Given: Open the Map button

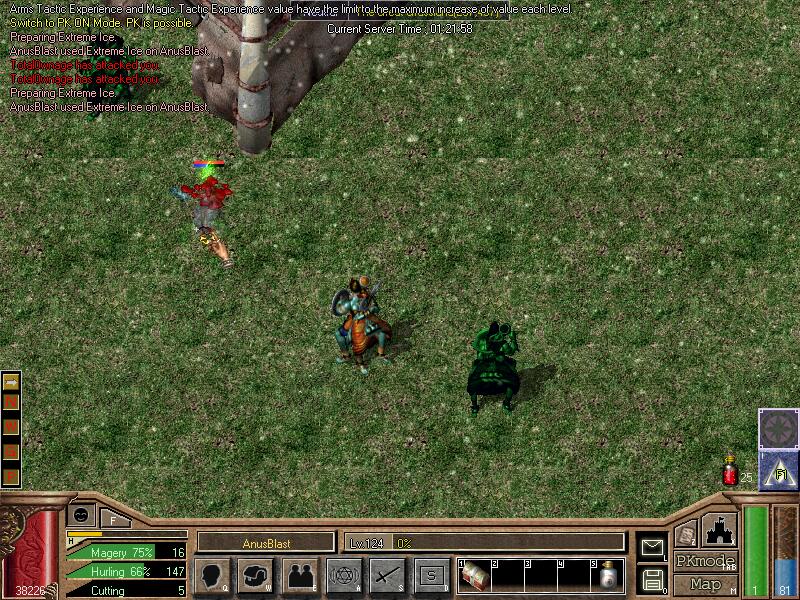Looking at the screenshot, I should pos(705,584).
